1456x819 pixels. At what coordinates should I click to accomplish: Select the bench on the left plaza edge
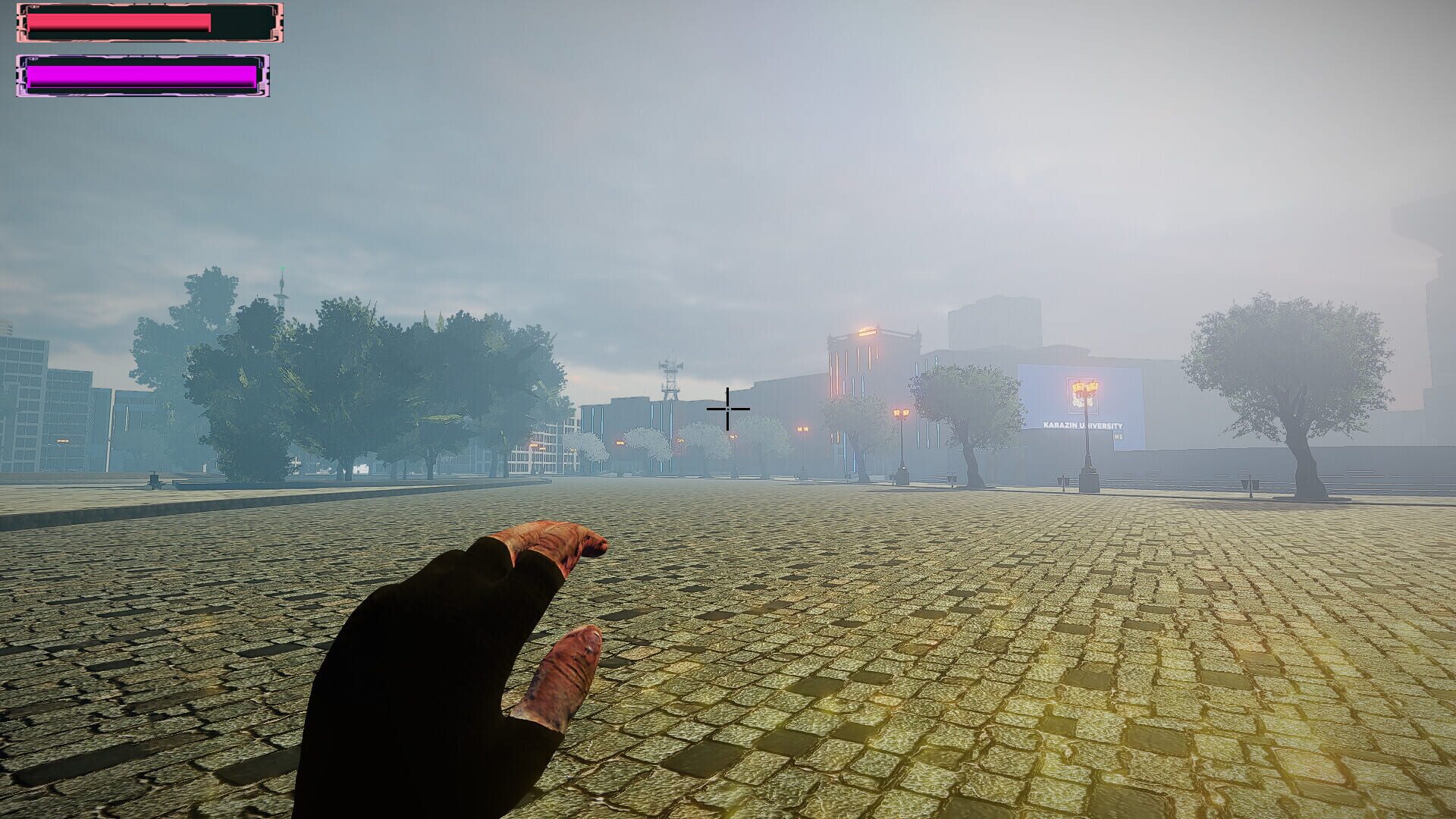pos(153,479)
